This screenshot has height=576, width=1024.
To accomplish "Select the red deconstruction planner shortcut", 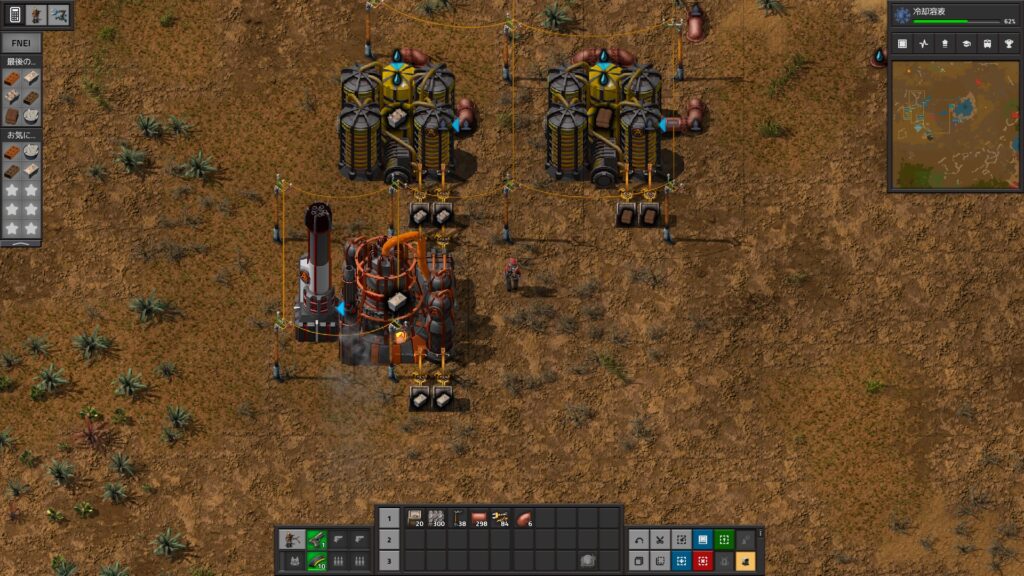I will (x=703, y=560).
